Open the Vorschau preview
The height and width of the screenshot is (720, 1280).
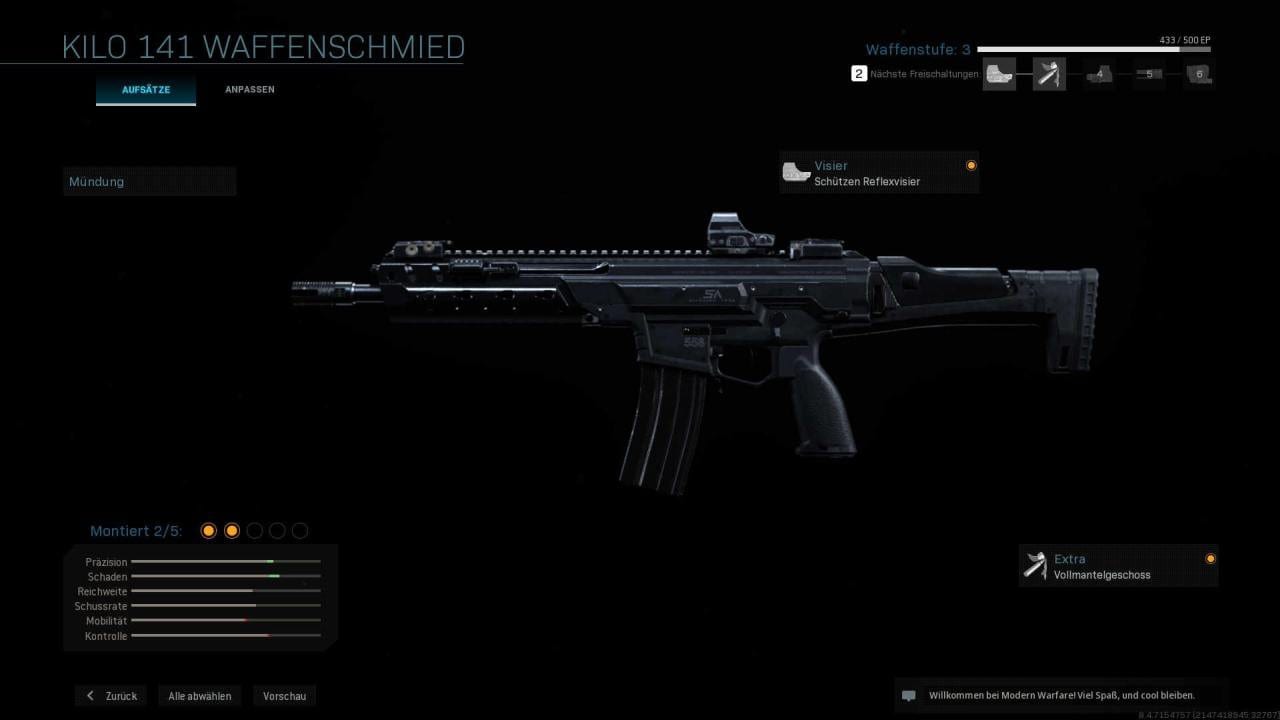pos(285,696)
